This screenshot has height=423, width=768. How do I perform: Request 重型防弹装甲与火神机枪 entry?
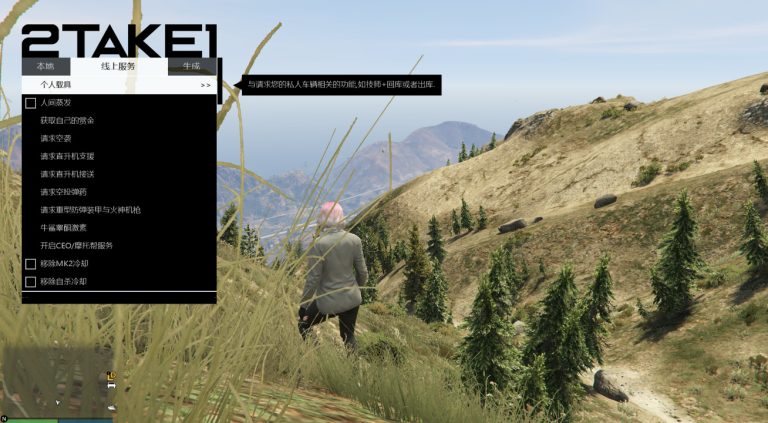coord(90,210)
